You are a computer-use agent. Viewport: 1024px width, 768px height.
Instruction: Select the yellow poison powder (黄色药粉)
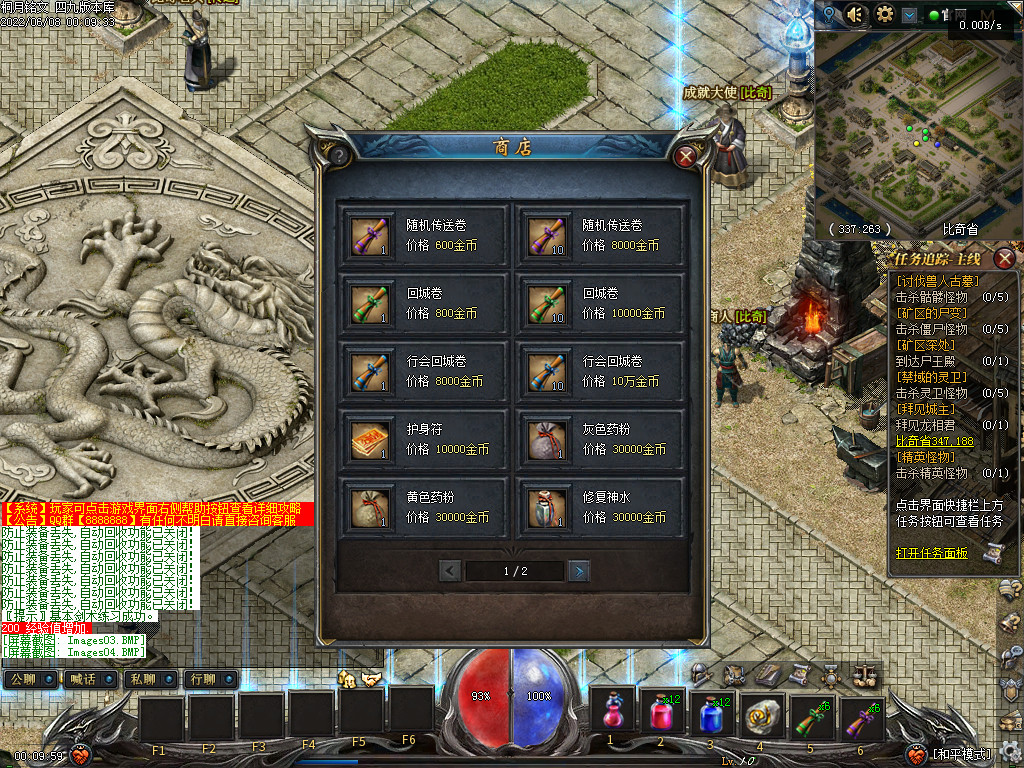(425, 507)
